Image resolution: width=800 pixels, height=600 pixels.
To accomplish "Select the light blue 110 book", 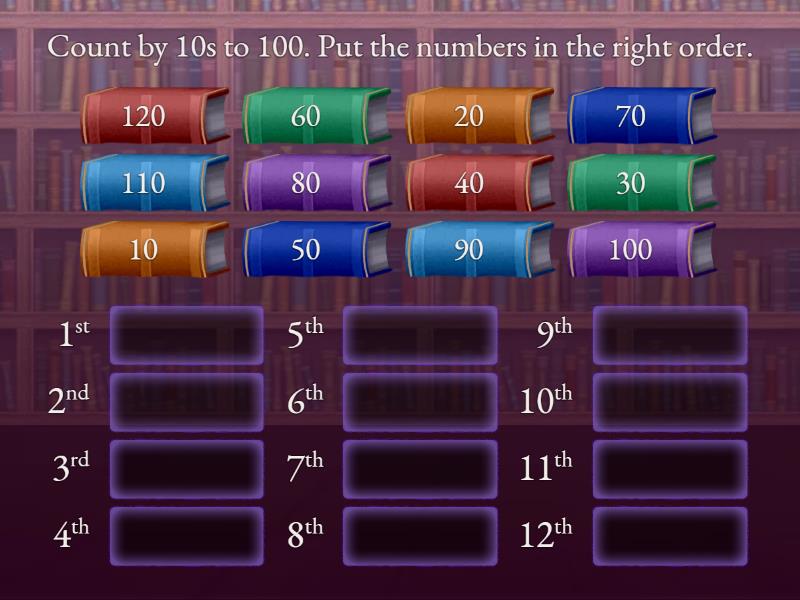I will (144, 183).
